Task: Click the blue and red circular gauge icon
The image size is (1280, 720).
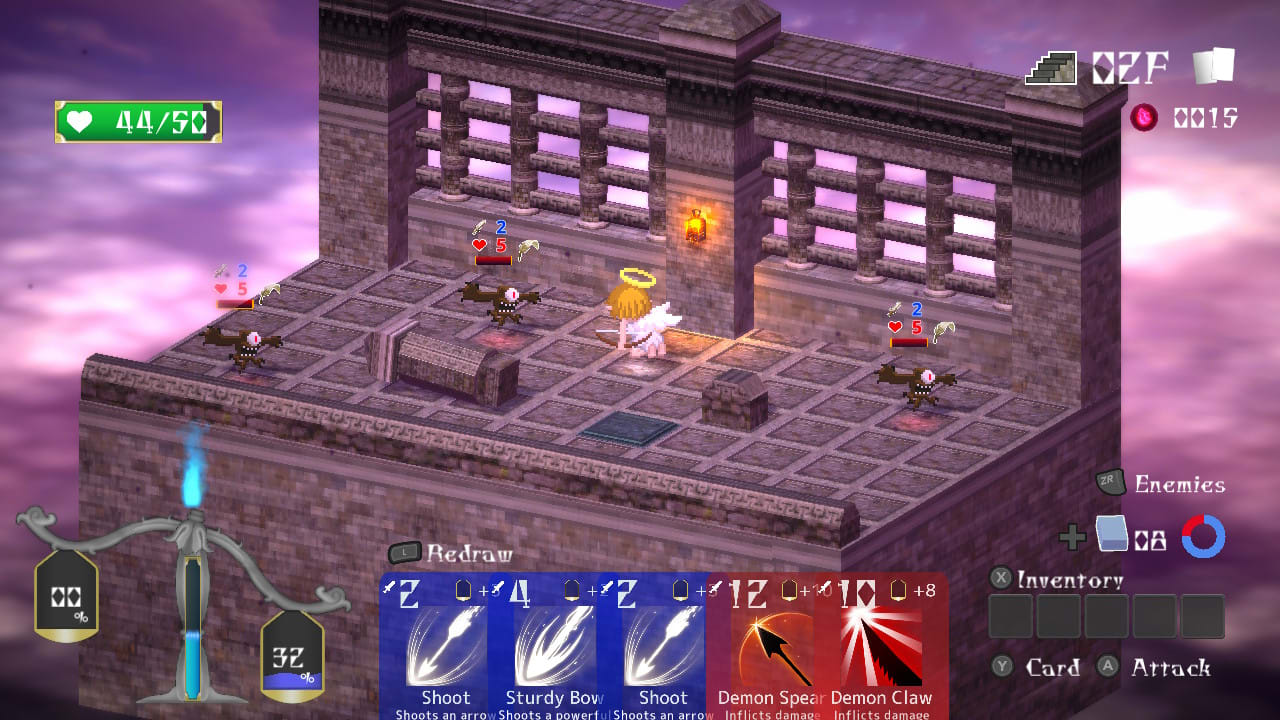Action: [x=1203, y=537]
